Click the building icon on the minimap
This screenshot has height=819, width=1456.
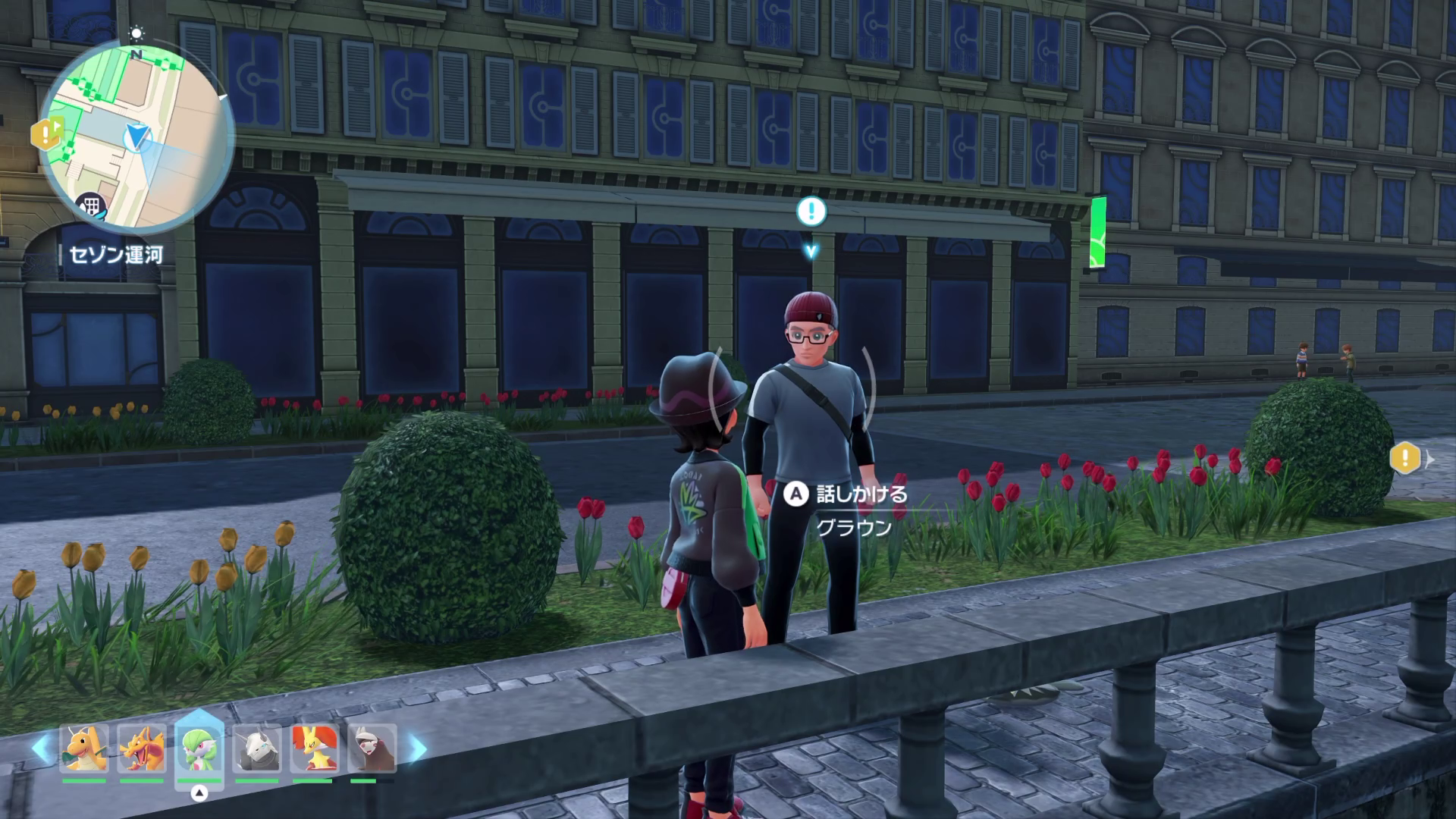point(91,205)
